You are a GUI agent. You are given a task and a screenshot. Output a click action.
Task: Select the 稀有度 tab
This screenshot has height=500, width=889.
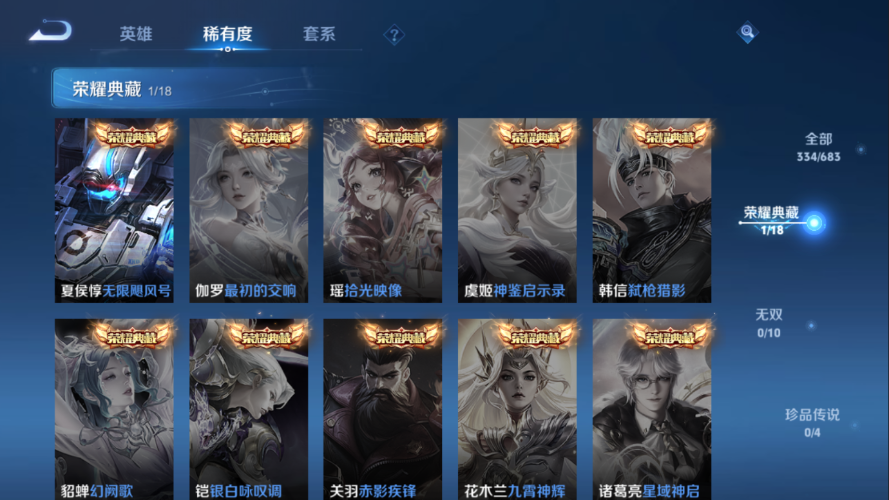tap(228, 34)
